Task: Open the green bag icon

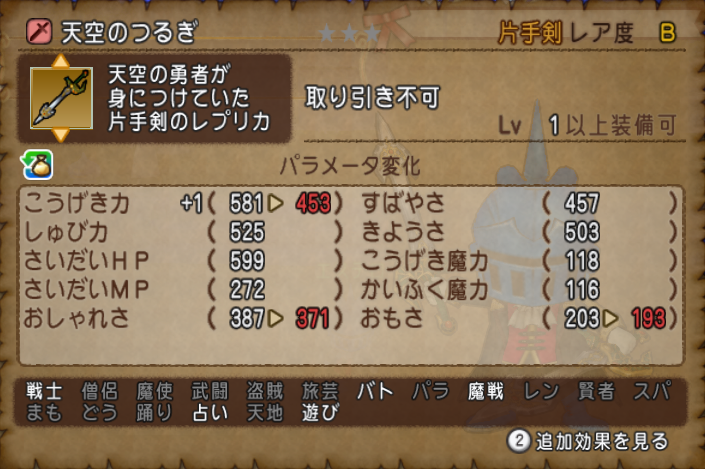Action: tap(37, 163)
